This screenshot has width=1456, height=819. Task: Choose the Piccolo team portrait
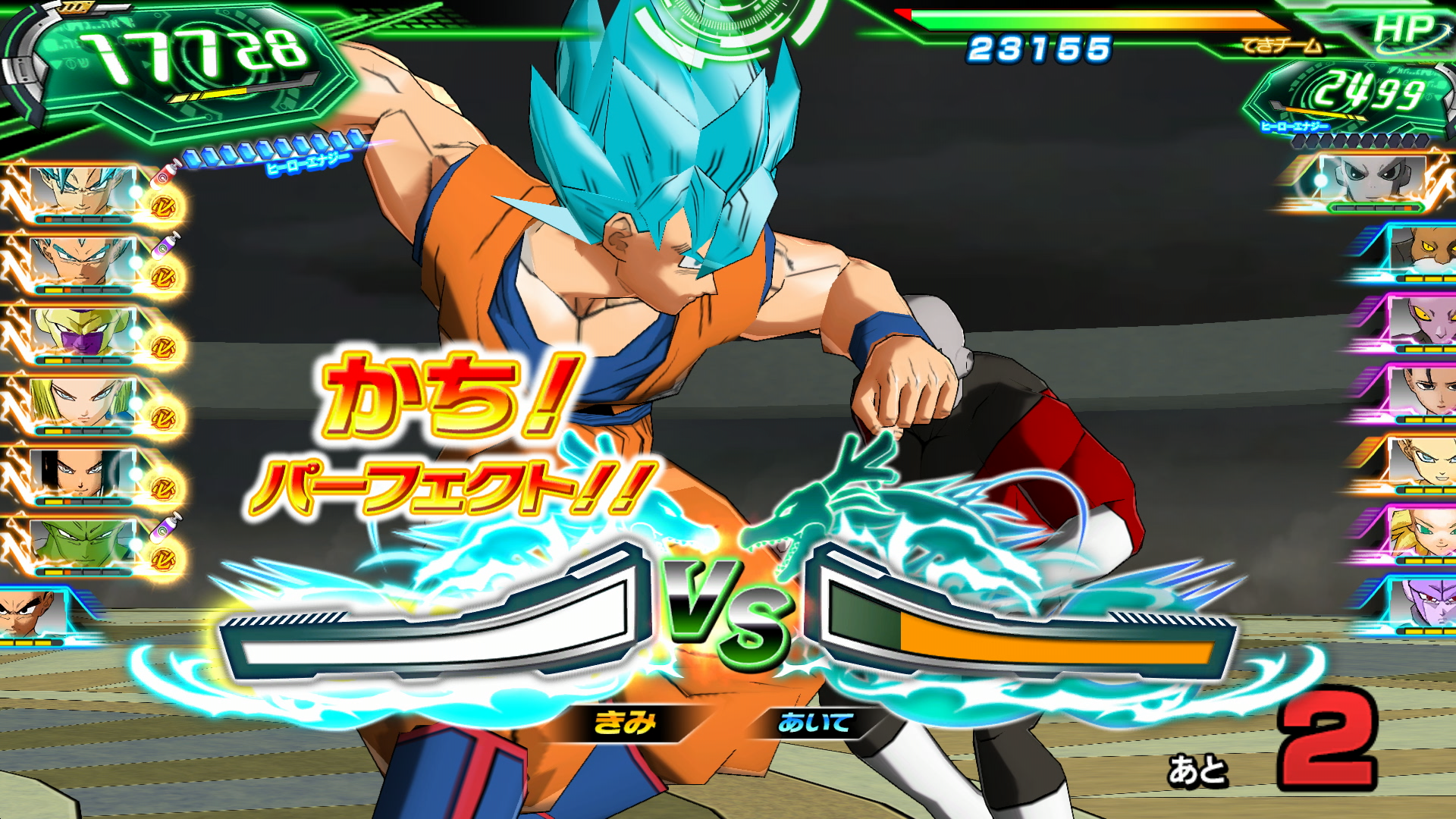tap(82, 542)
